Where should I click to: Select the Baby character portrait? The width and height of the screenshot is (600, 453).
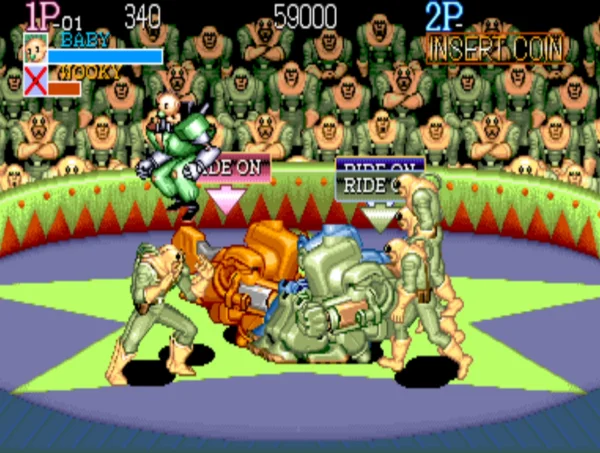click(x=35, y=48)
